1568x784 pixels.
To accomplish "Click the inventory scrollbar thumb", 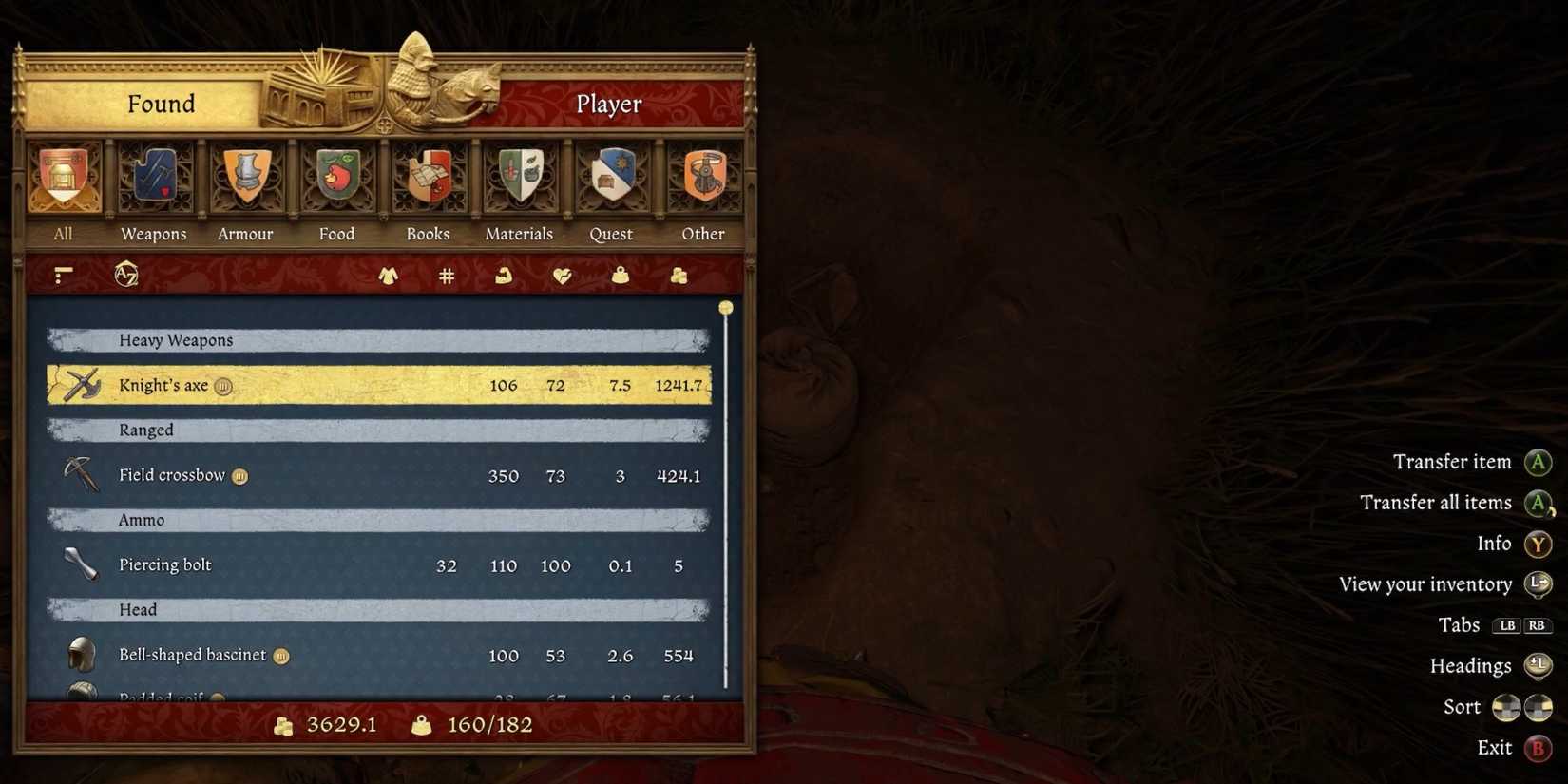I will (725, 308).
